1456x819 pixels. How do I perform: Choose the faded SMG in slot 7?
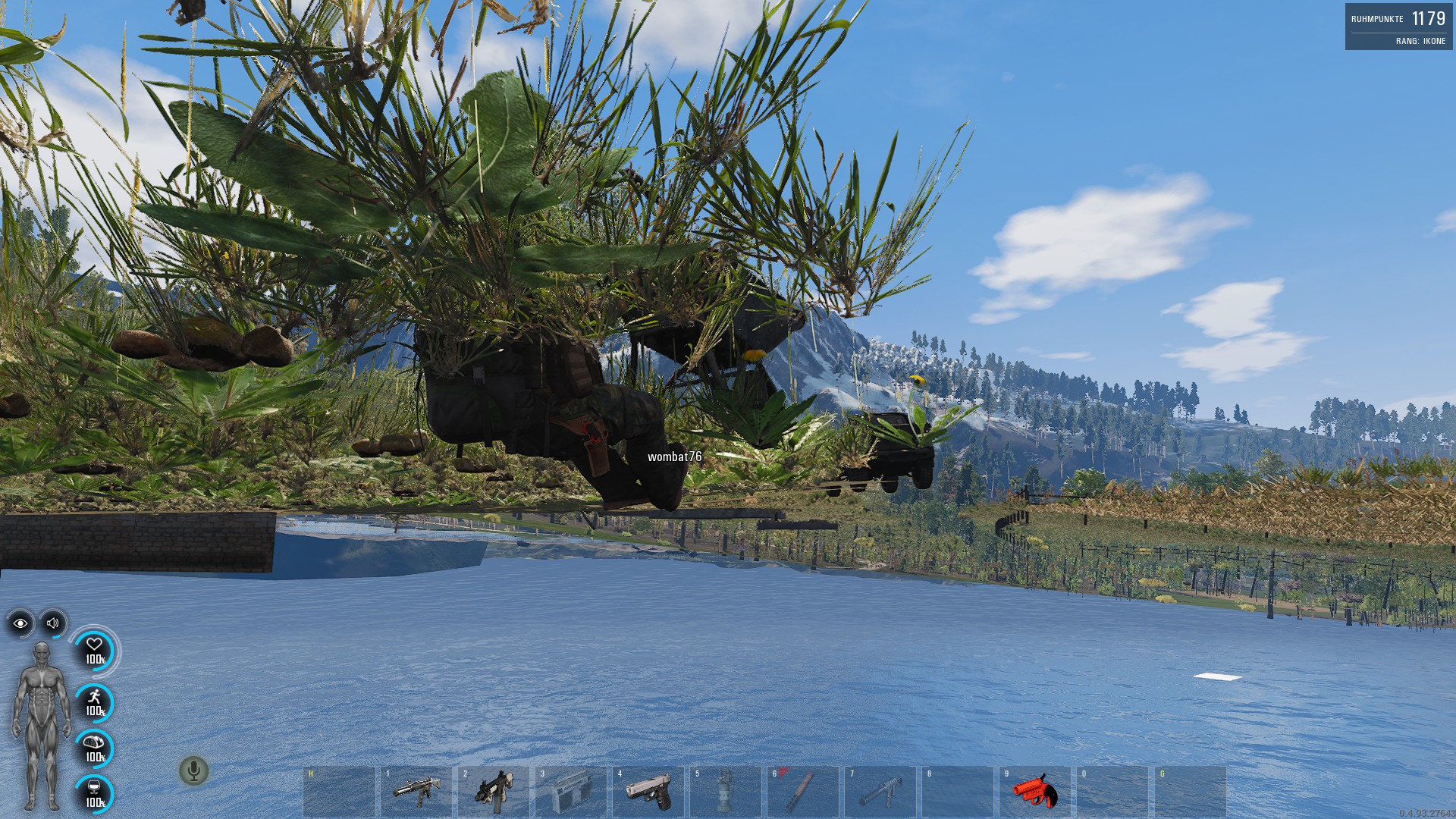pyautogui.click(x=880, y=791)
